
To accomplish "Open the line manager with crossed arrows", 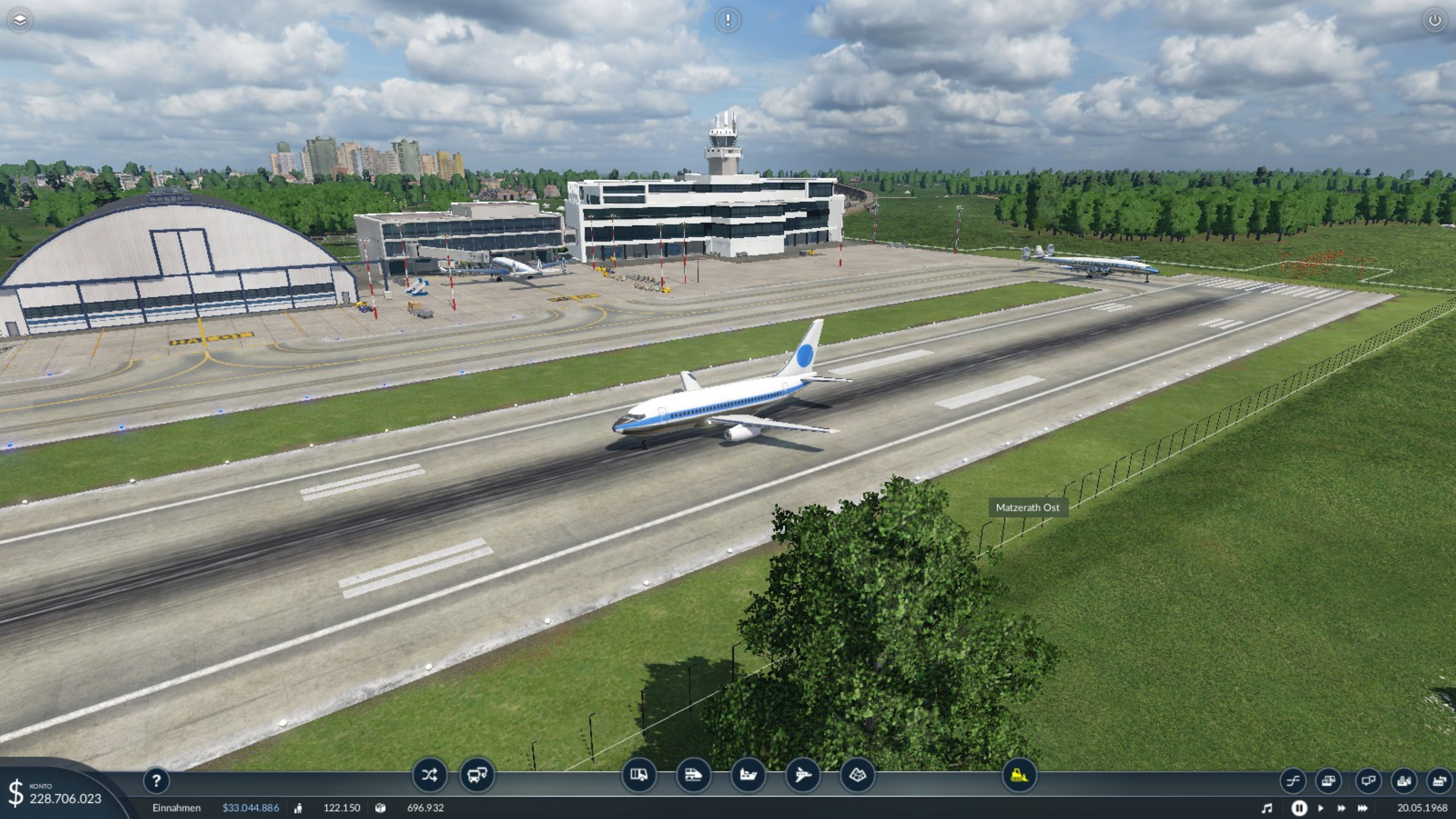I will (x=429, y=775).
